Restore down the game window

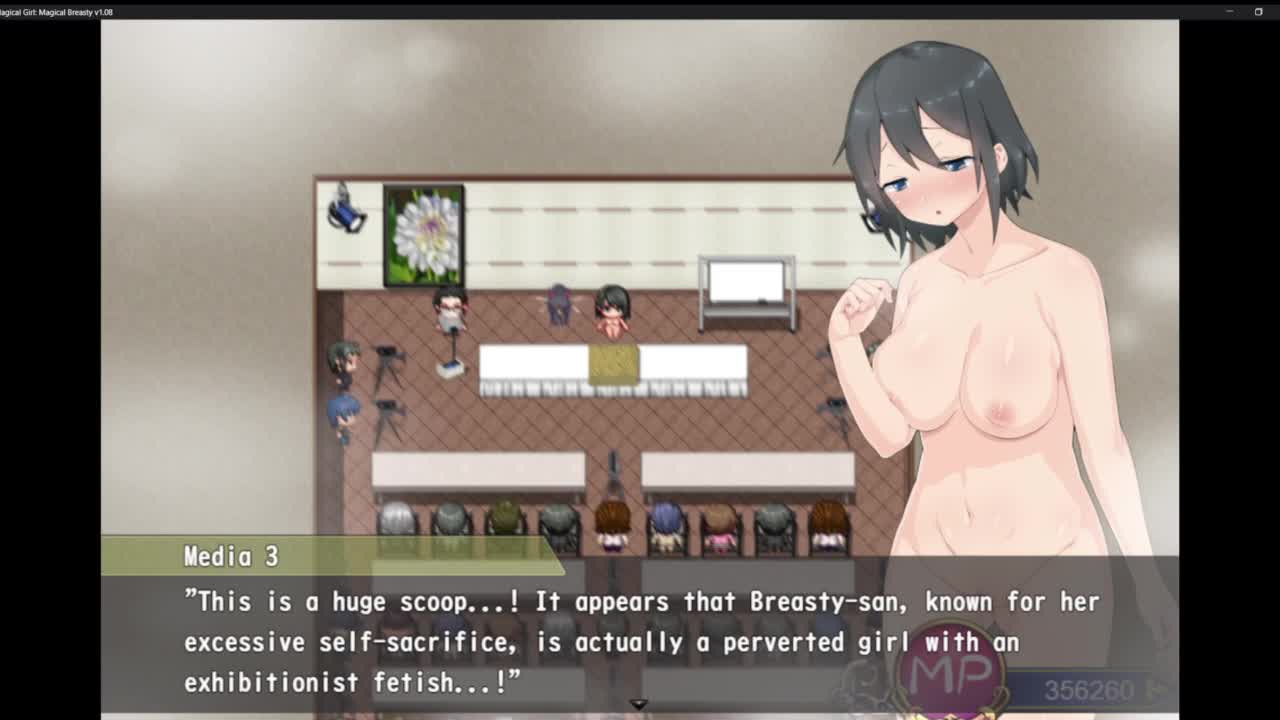coord(1258,12)
